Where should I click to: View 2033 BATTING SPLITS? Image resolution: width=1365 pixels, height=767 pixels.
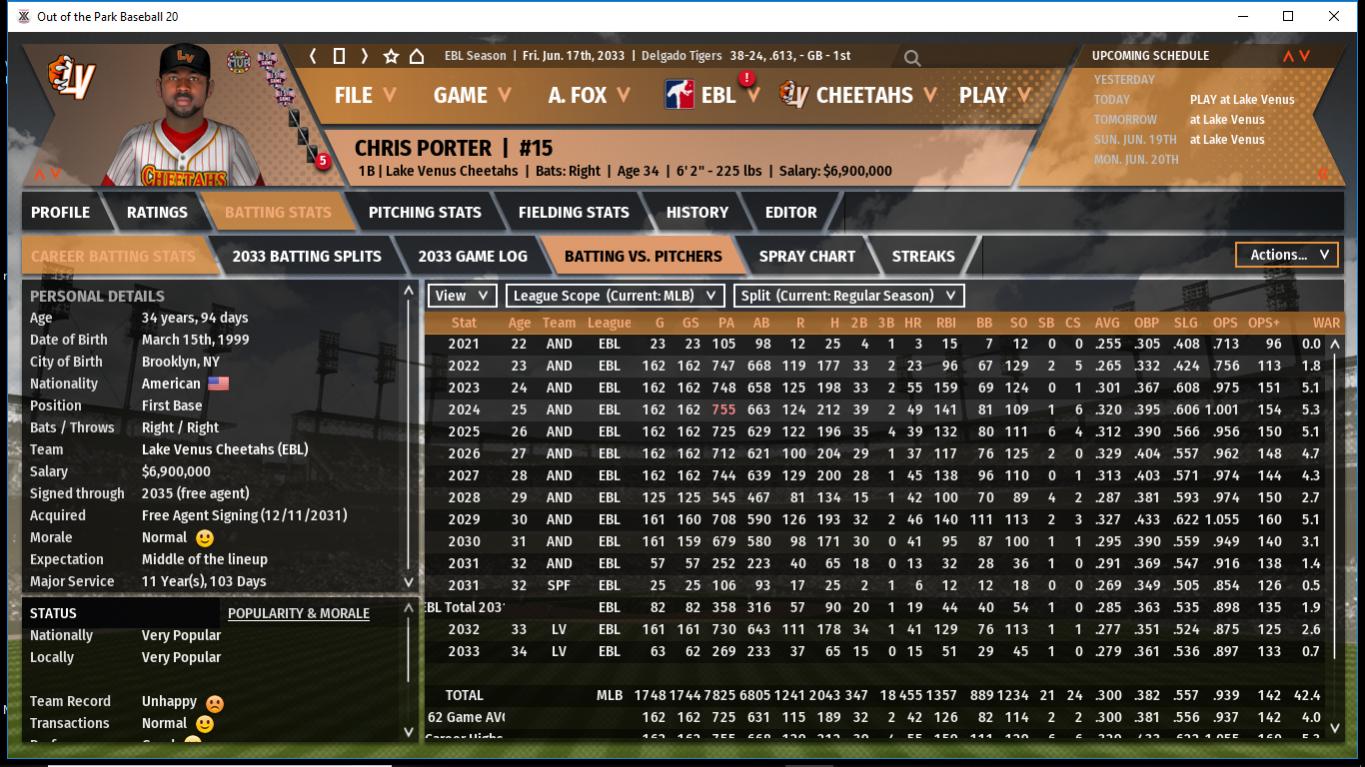click(306, 256)
